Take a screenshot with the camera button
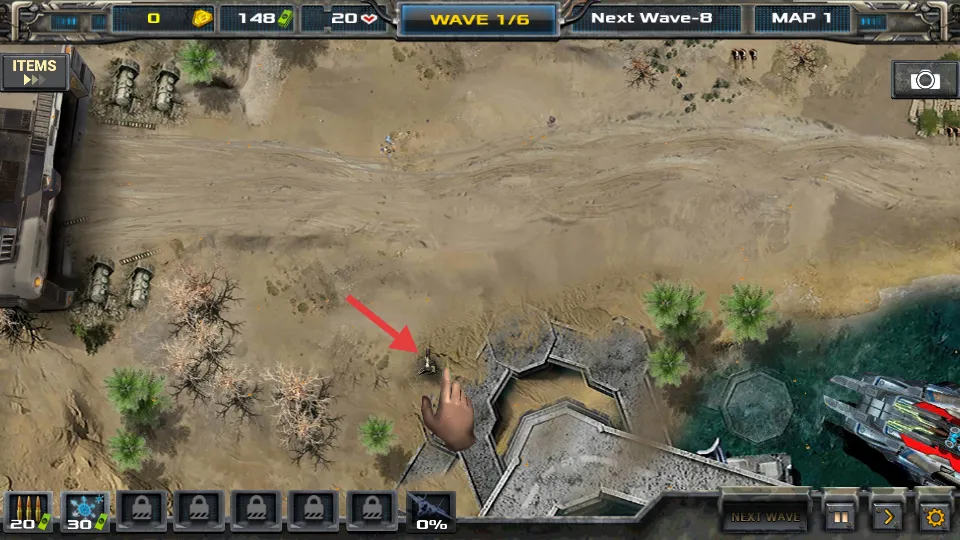The height and width of the screenshot is (540, 960). (924, 79)
